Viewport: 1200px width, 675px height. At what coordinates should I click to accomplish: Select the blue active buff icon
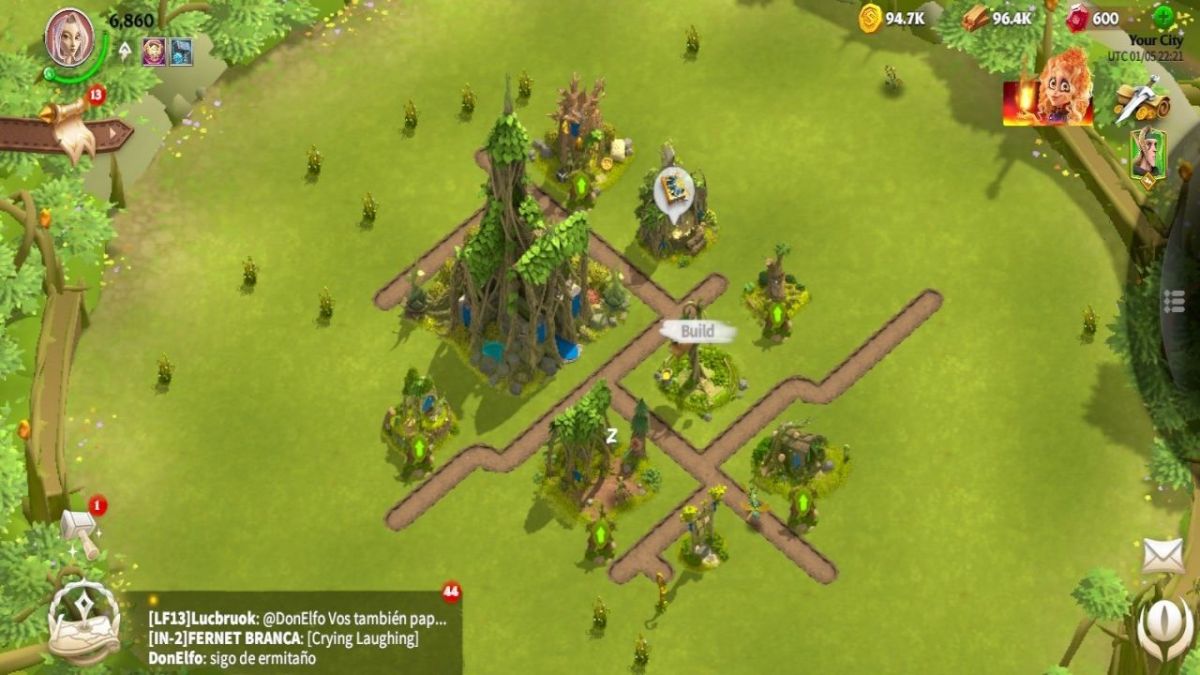180,51
